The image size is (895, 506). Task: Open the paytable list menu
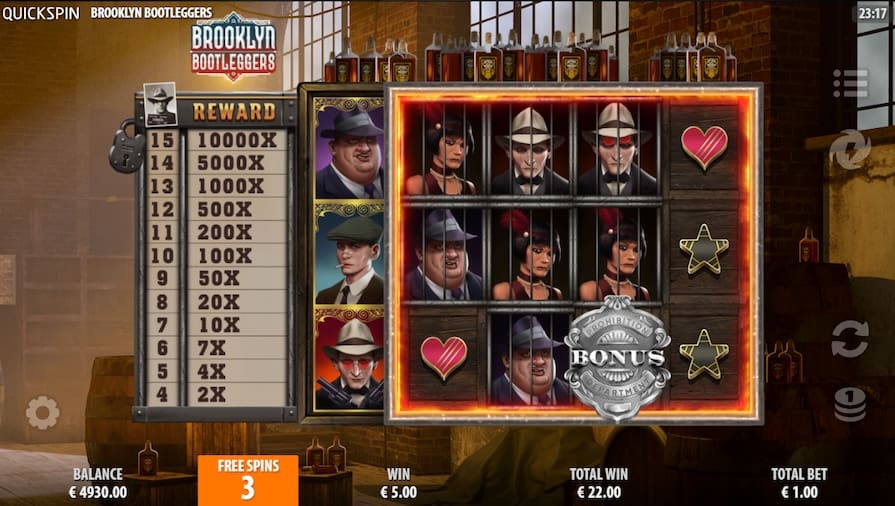click(x=850, y=83)
